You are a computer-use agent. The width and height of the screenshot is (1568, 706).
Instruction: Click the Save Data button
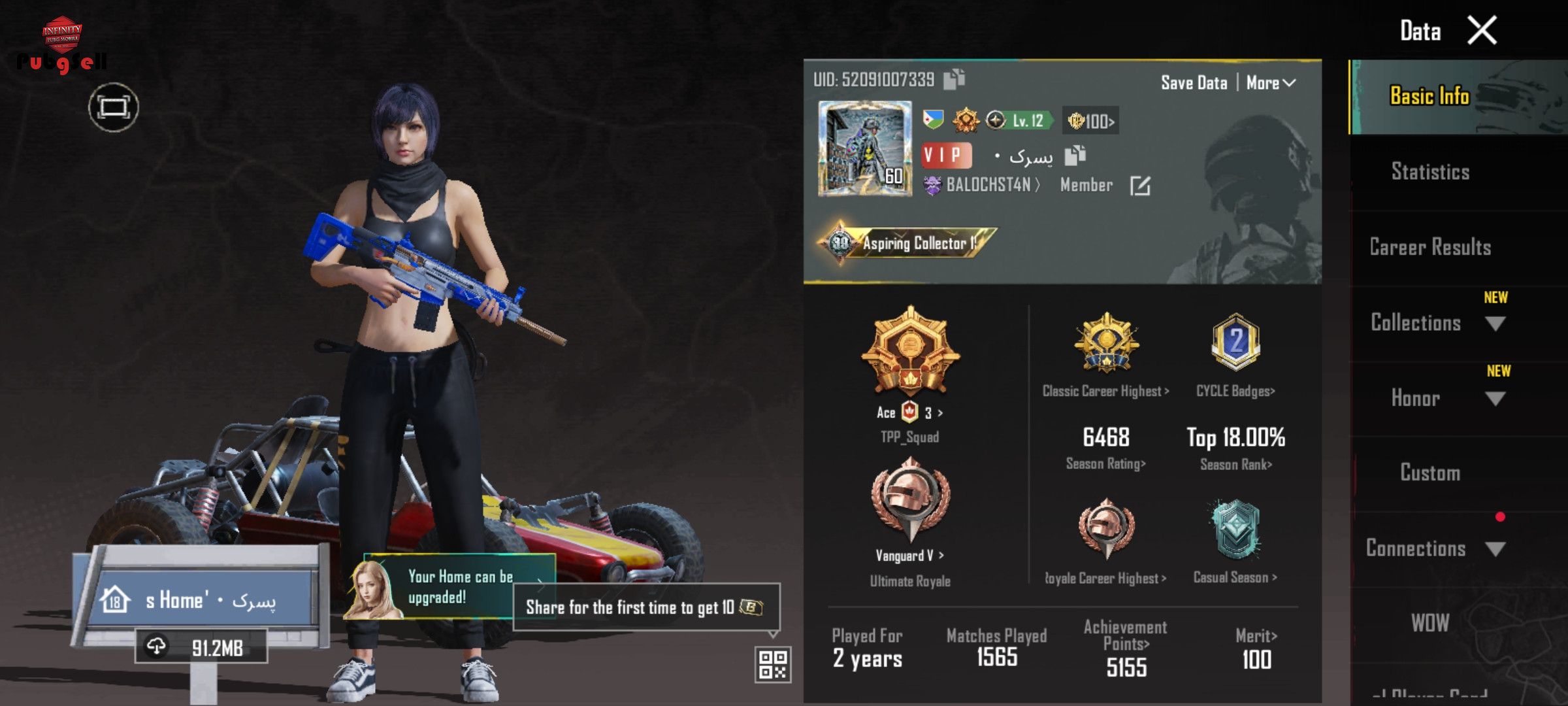tap(1194, 83)
